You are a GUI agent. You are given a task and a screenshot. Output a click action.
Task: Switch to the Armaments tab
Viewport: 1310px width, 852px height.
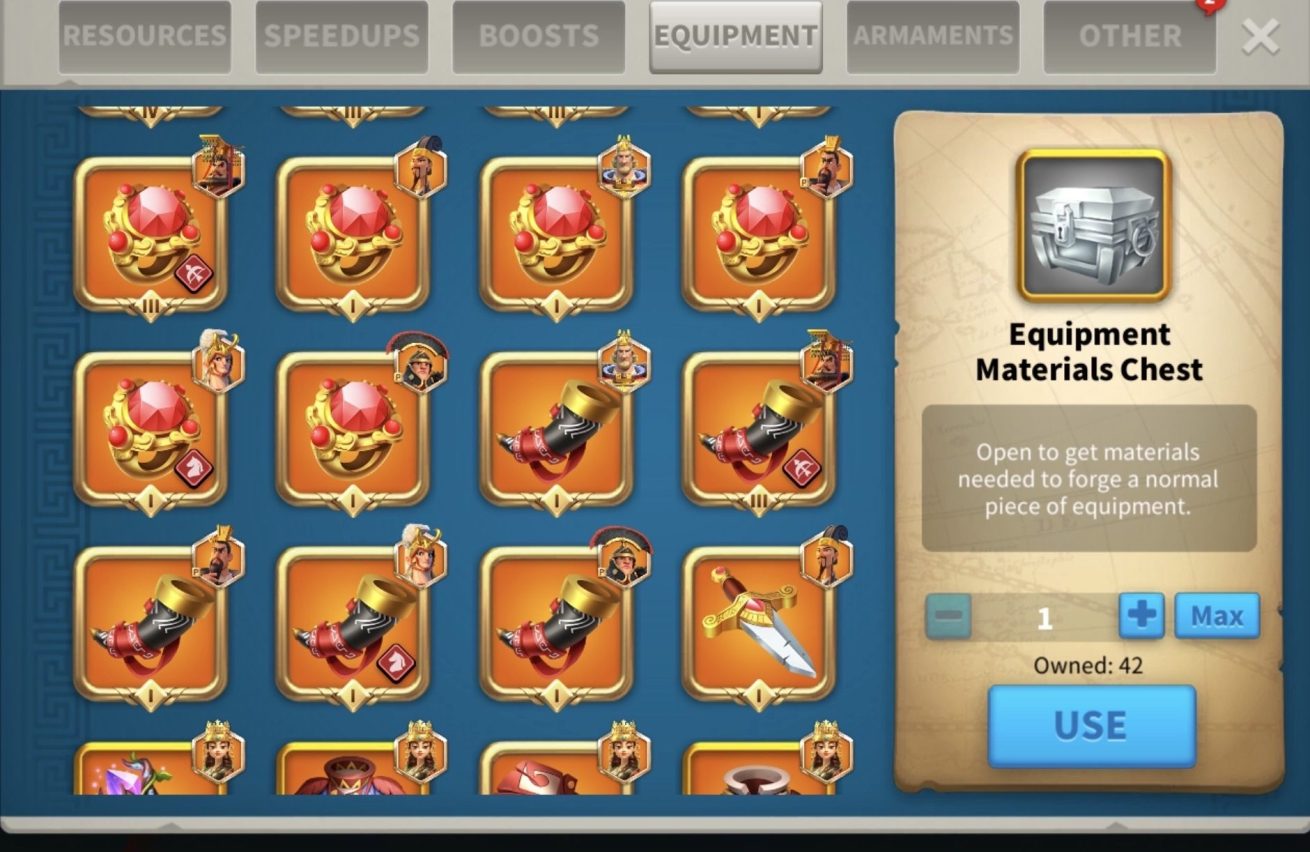coord(933,37)
